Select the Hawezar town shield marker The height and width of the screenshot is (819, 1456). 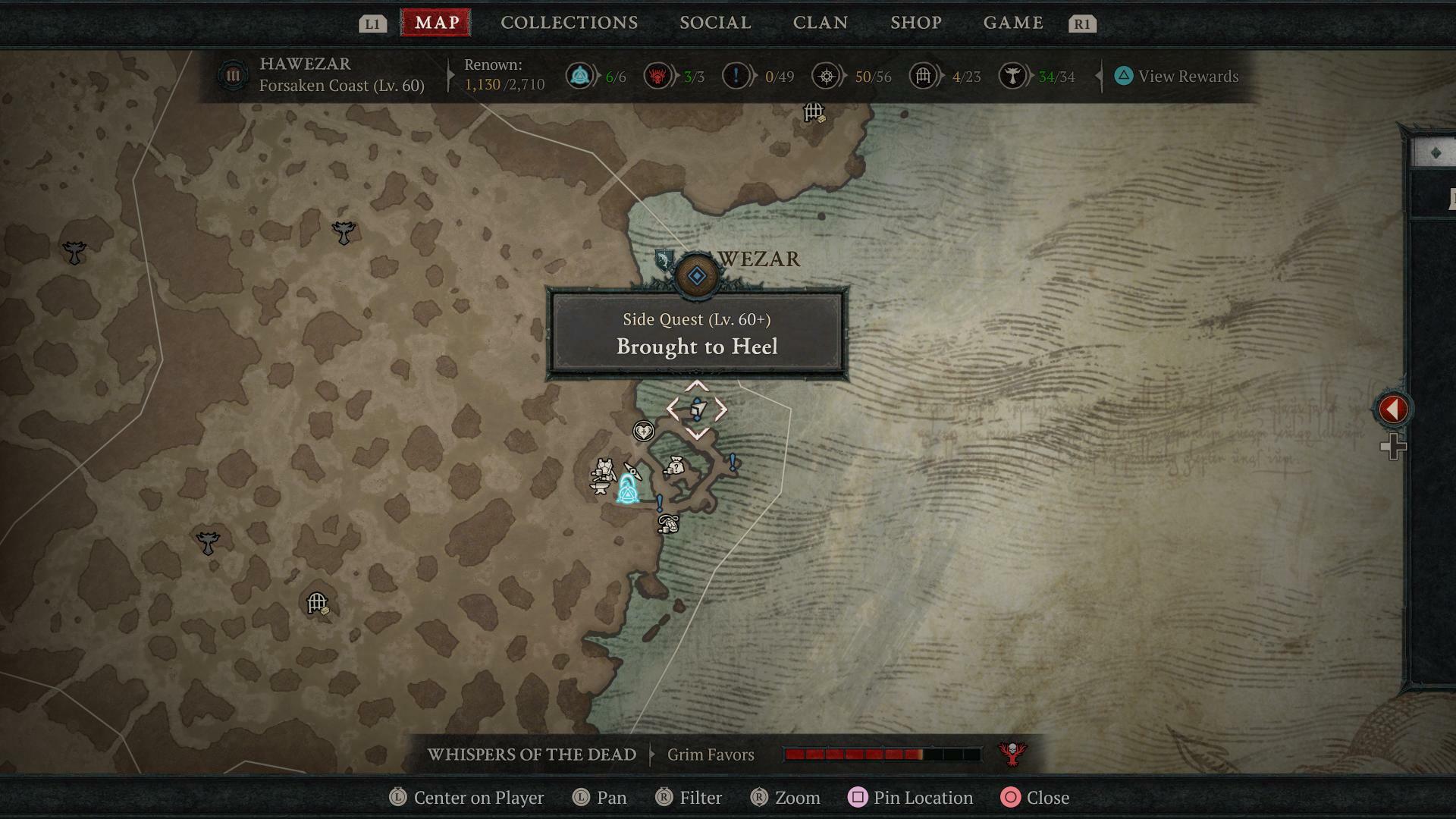(664, 259)
